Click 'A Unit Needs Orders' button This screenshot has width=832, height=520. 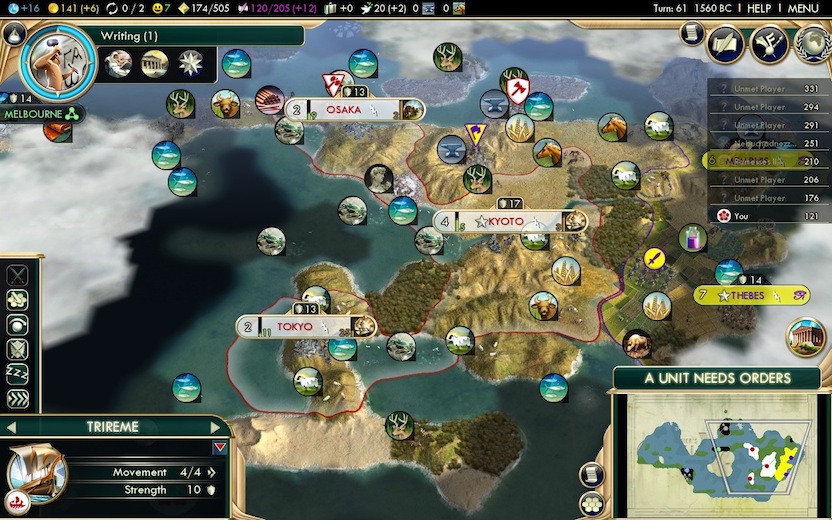[x=716, y=378]
